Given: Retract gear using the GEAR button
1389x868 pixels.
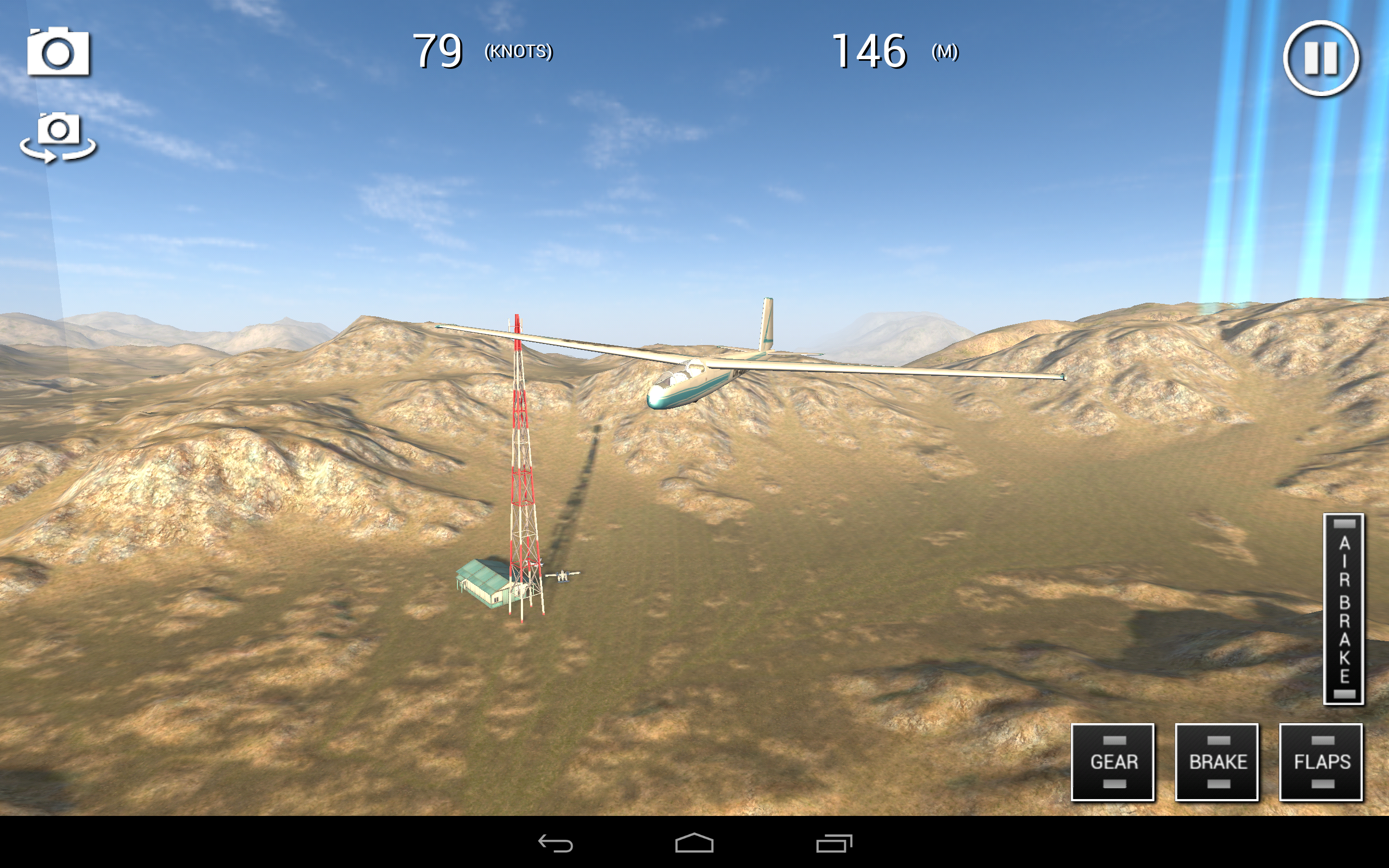Looking at the screenshot, I should pyautogui.click(x=1112, y=762).
